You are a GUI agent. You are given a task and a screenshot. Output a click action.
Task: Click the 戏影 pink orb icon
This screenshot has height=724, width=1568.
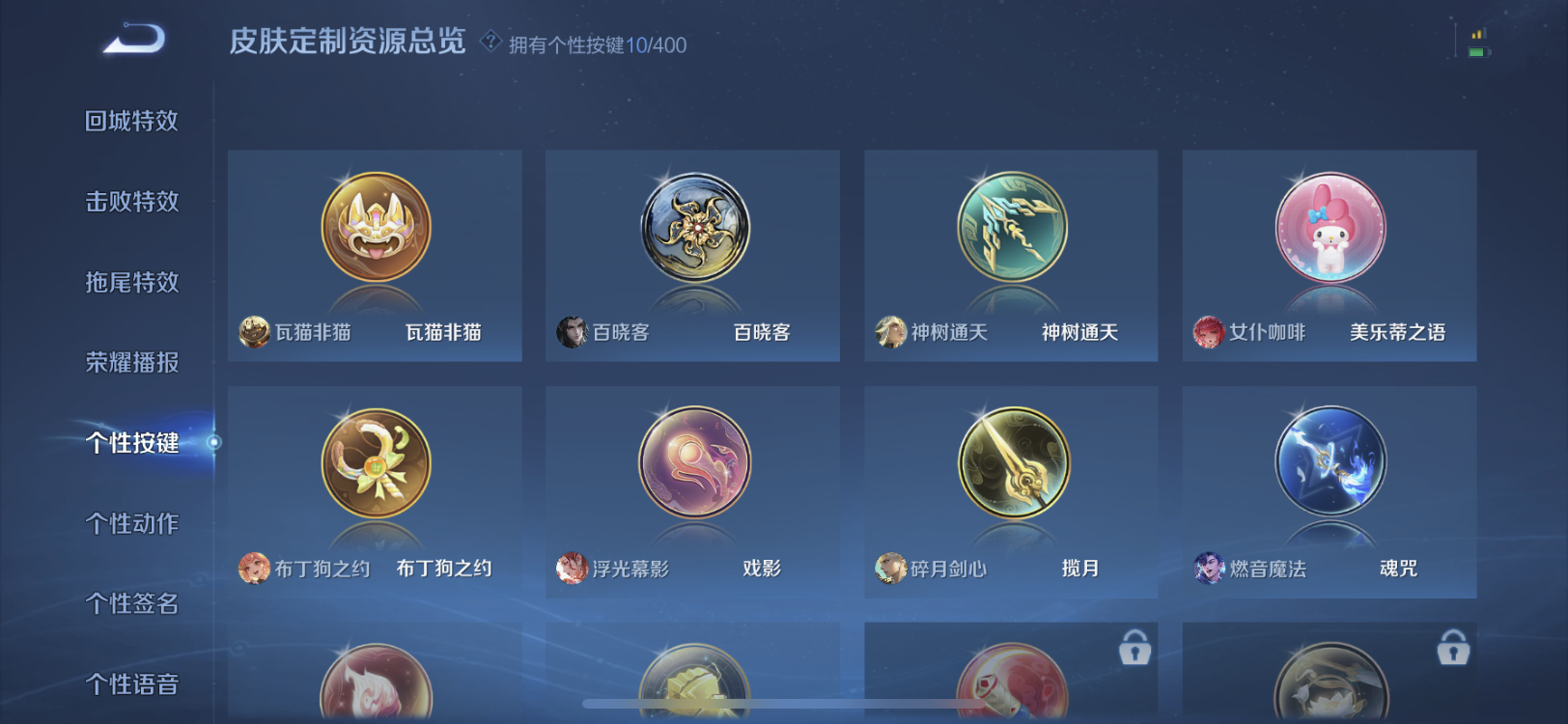[693, 464]
